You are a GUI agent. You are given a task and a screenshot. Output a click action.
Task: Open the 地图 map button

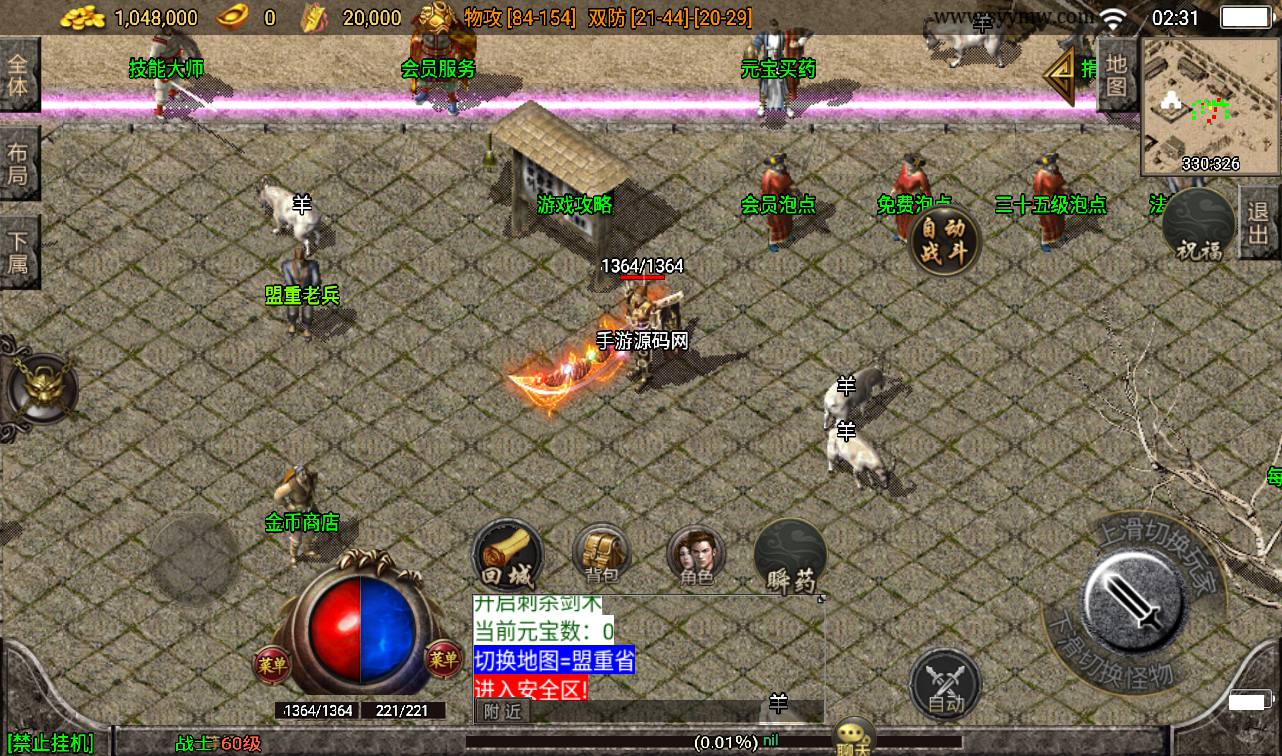pyautogui.click(x=1117, y=73)
